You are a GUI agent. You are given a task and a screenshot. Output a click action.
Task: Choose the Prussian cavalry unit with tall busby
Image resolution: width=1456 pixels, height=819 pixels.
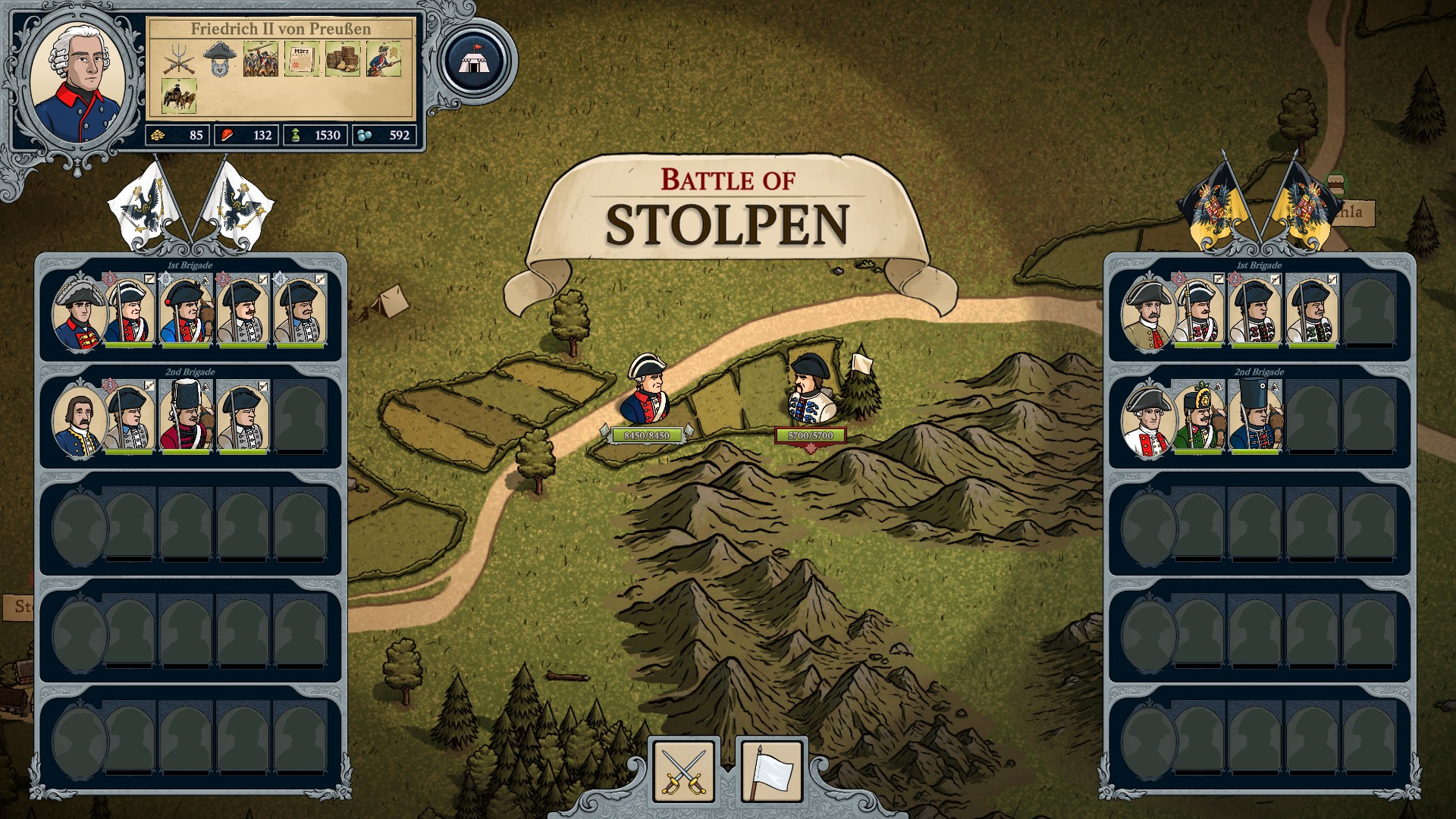click(186, 417)
